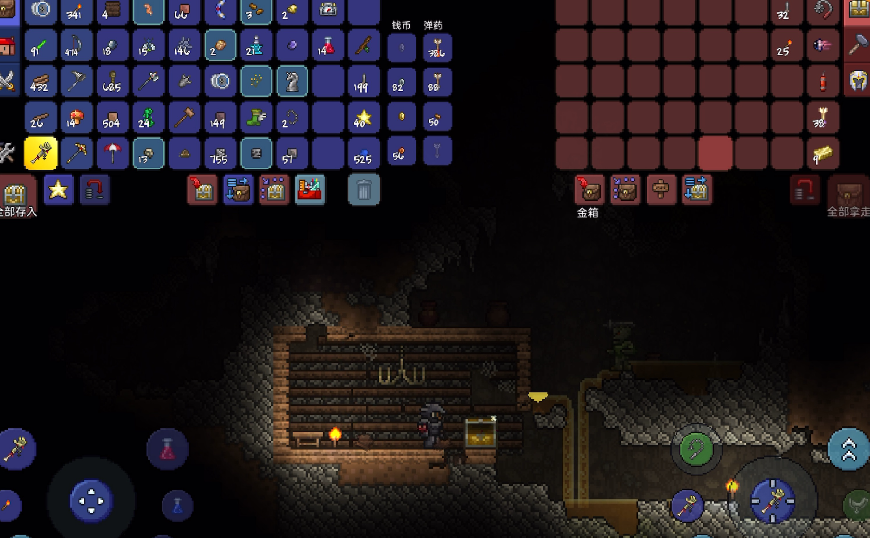870x538 pixels.
Task: Take the gold bar from the chest
Action: coord(824,154)
